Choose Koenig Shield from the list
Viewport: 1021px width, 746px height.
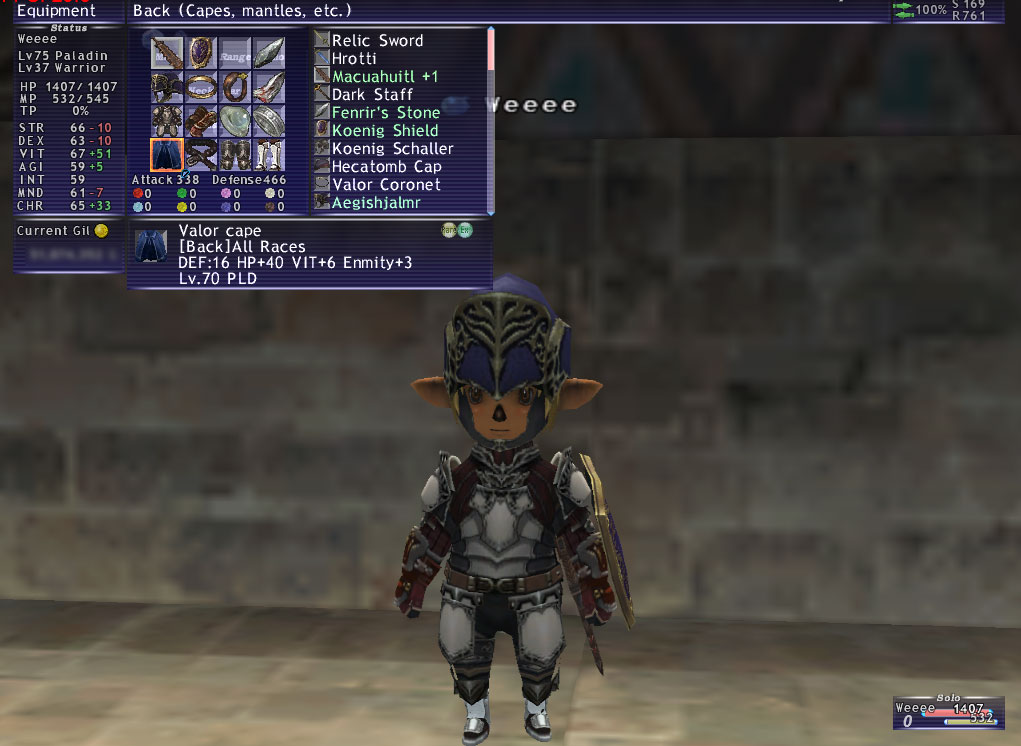point(385,131)
